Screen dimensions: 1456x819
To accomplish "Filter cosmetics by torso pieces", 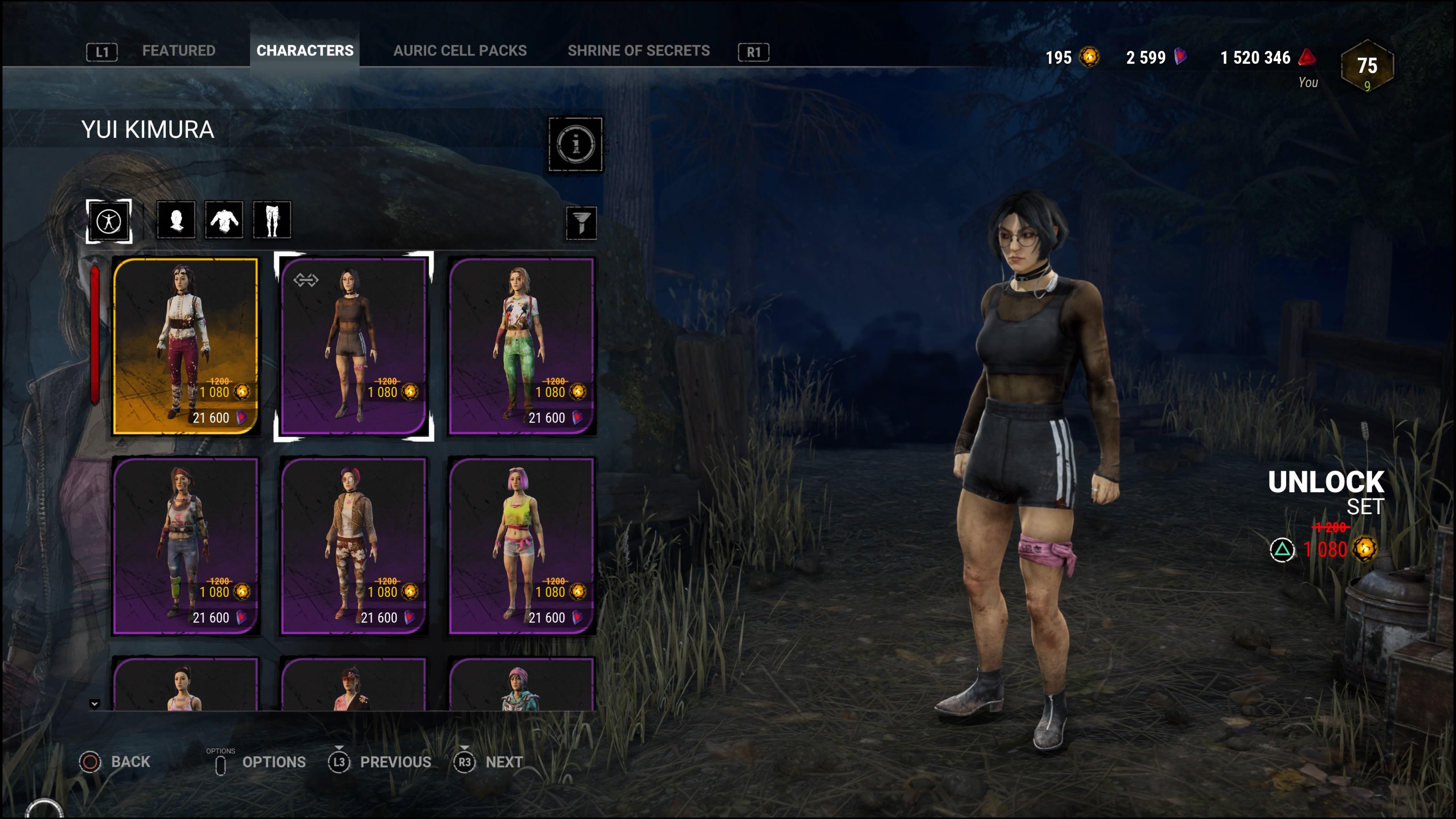I will click(224, 220).
